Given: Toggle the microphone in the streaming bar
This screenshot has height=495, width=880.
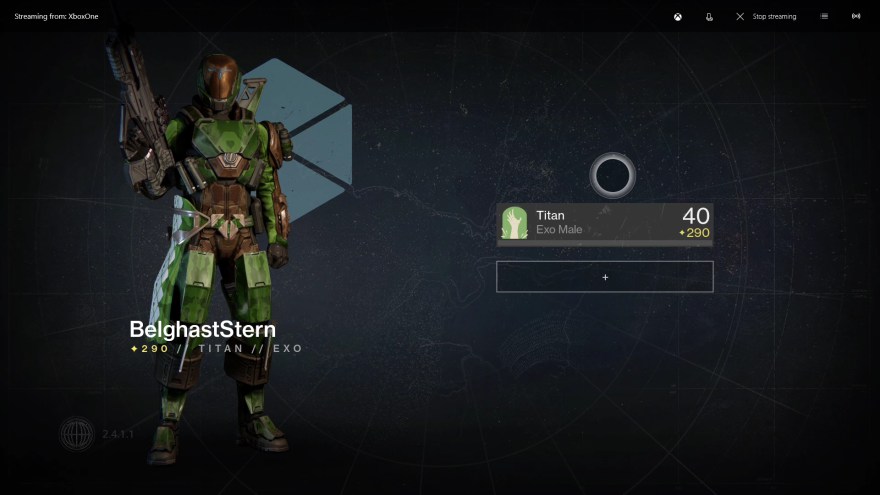Looking at the screenshot, I should click(x=709, y=16).
